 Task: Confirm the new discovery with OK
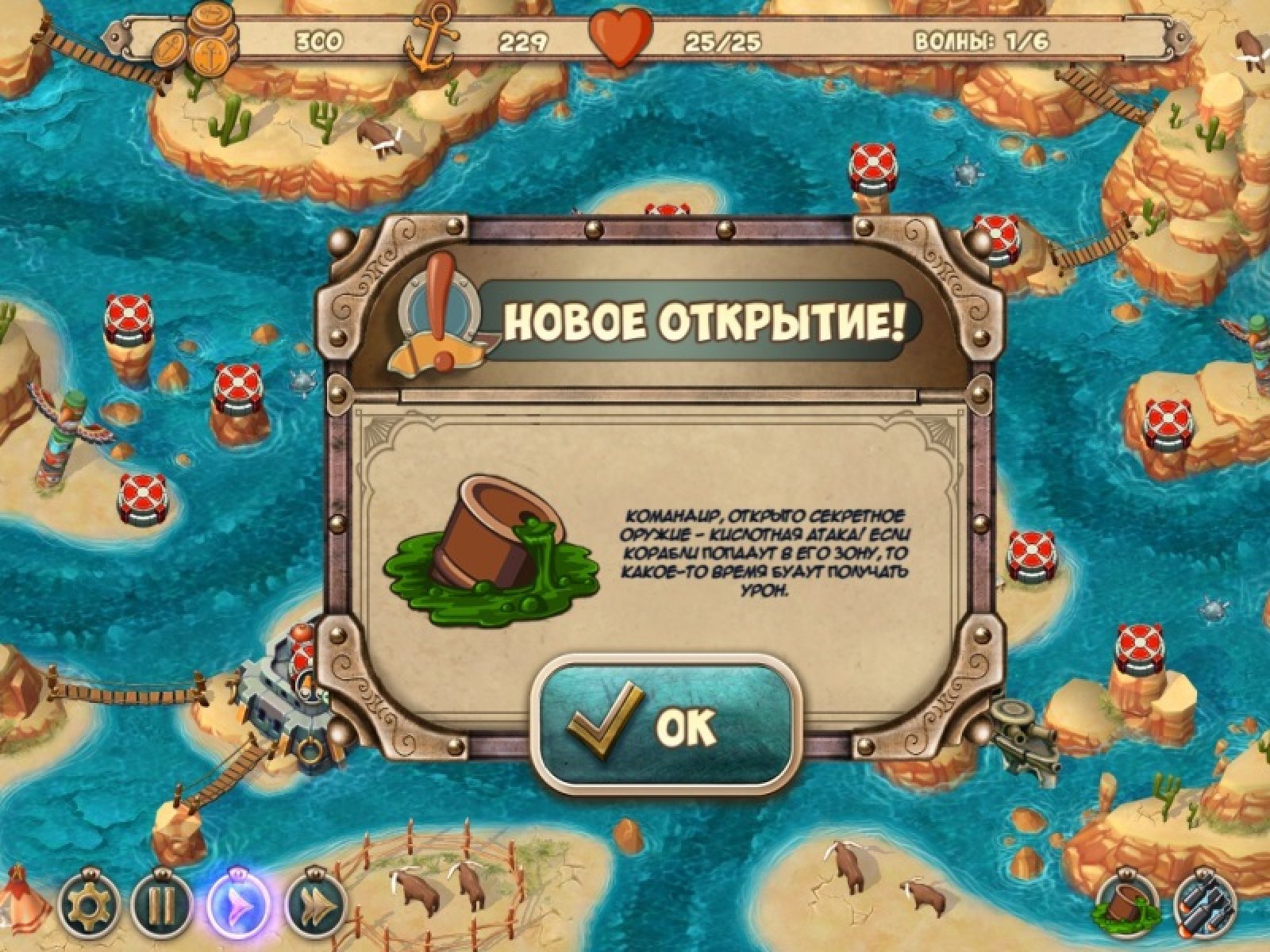tap(664, 723)
